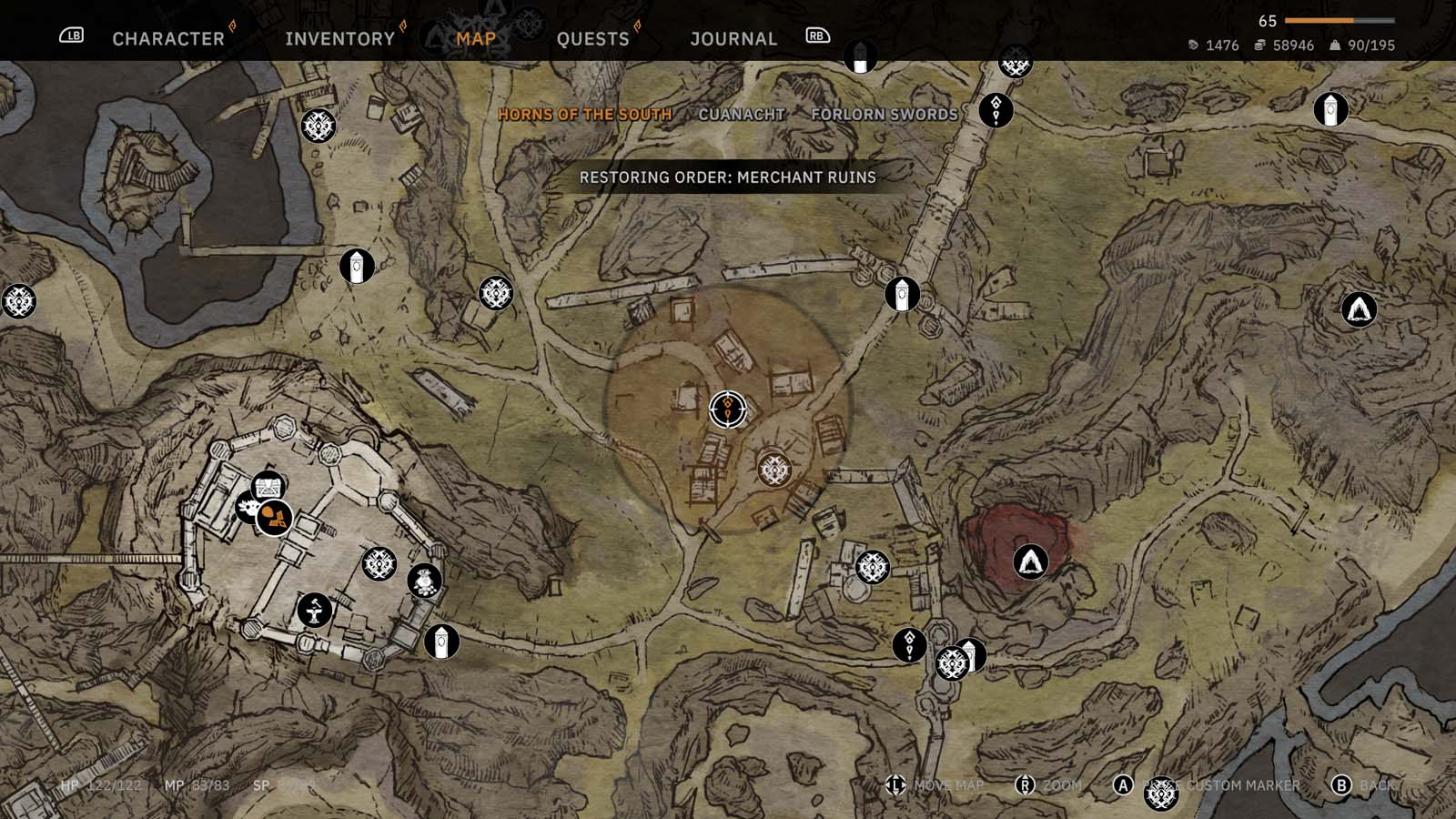Click the watchtower icon below the fortress

click(x=440, y=641)
